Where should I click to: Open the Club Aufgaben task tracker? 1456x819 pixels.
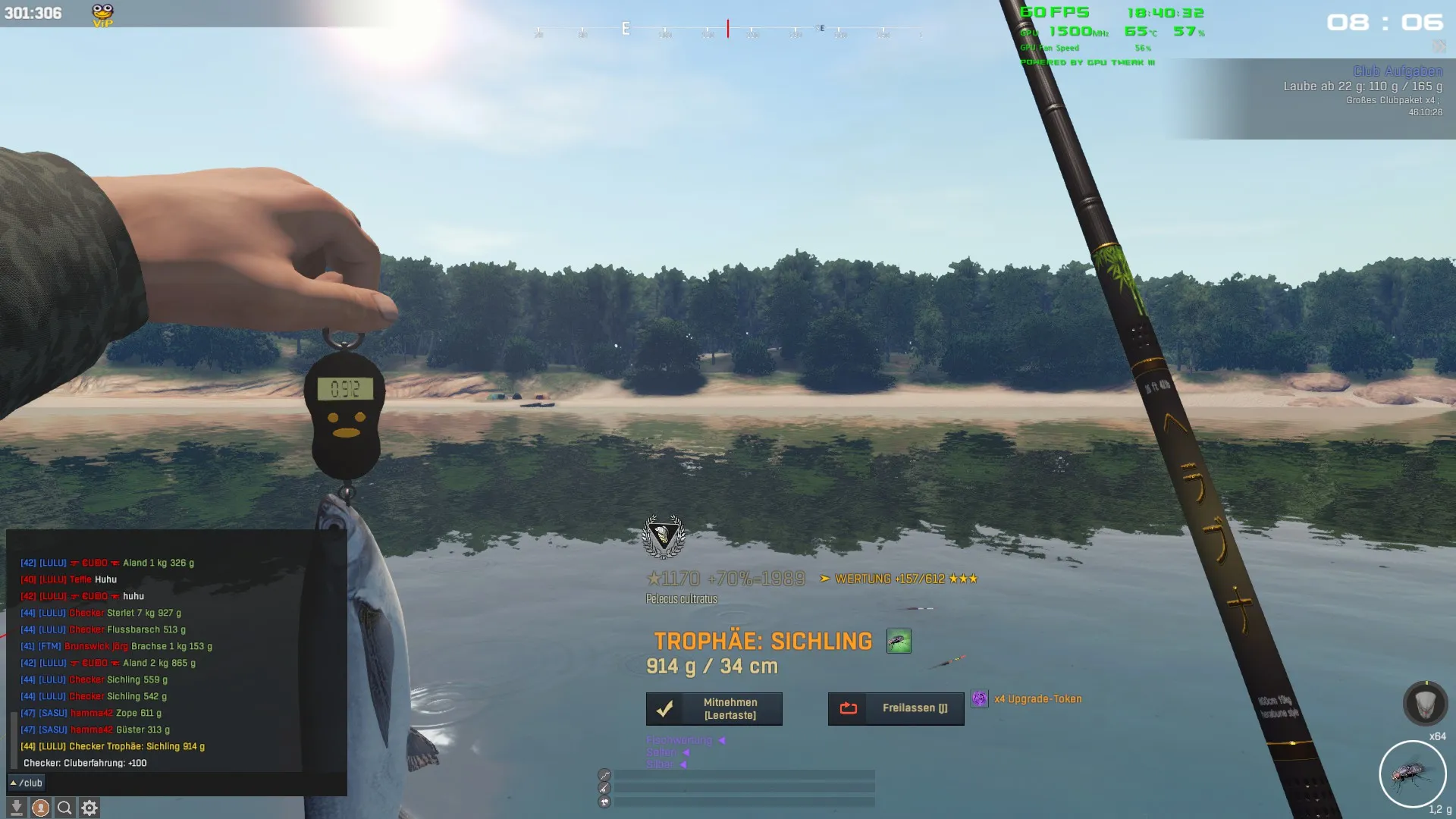[1397, 71]
